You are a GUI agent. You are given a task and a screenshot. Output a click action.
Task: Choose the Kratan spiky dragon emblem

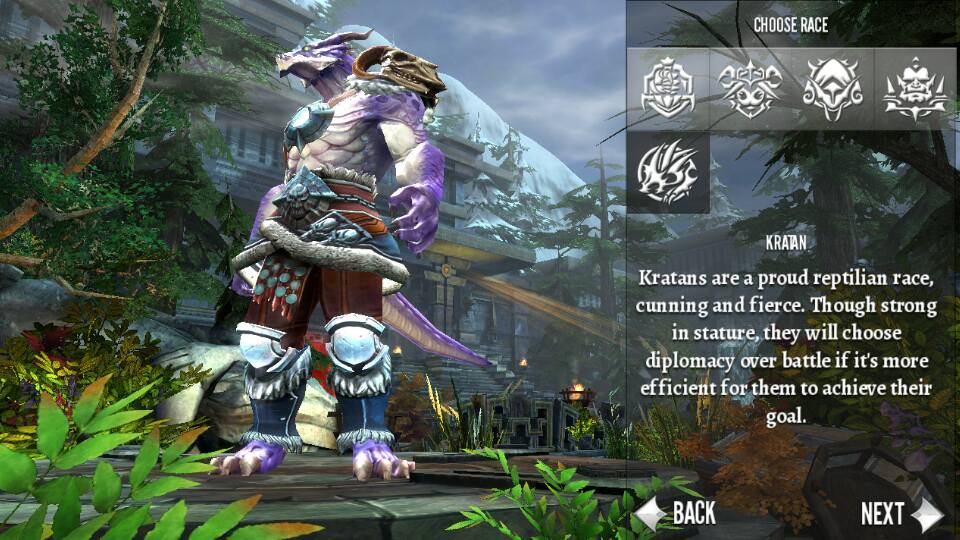(668, 171)
